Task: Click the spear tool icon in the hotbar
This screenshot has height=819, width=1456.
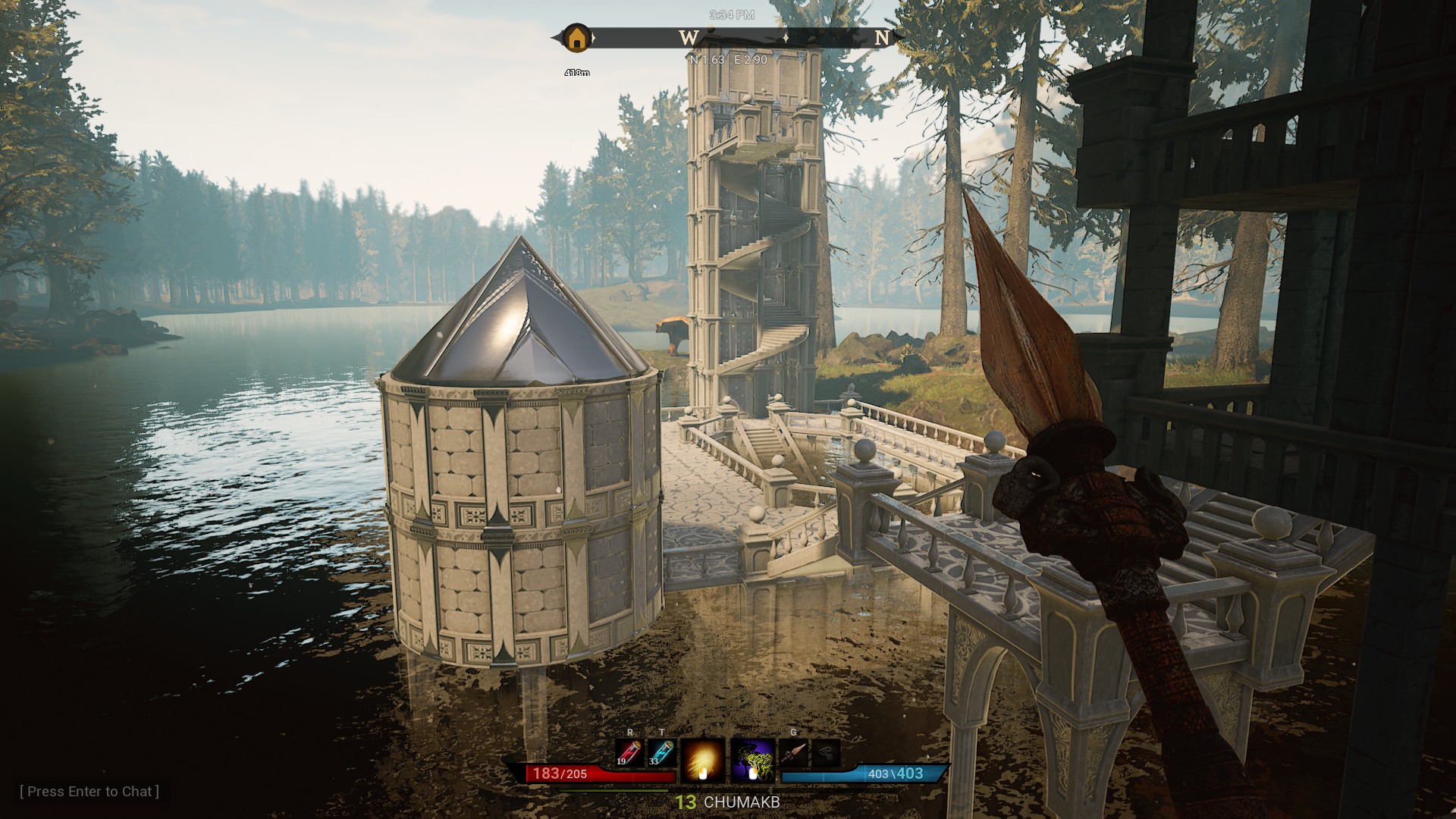Action: pyautogui.click(x=794, y=752)
